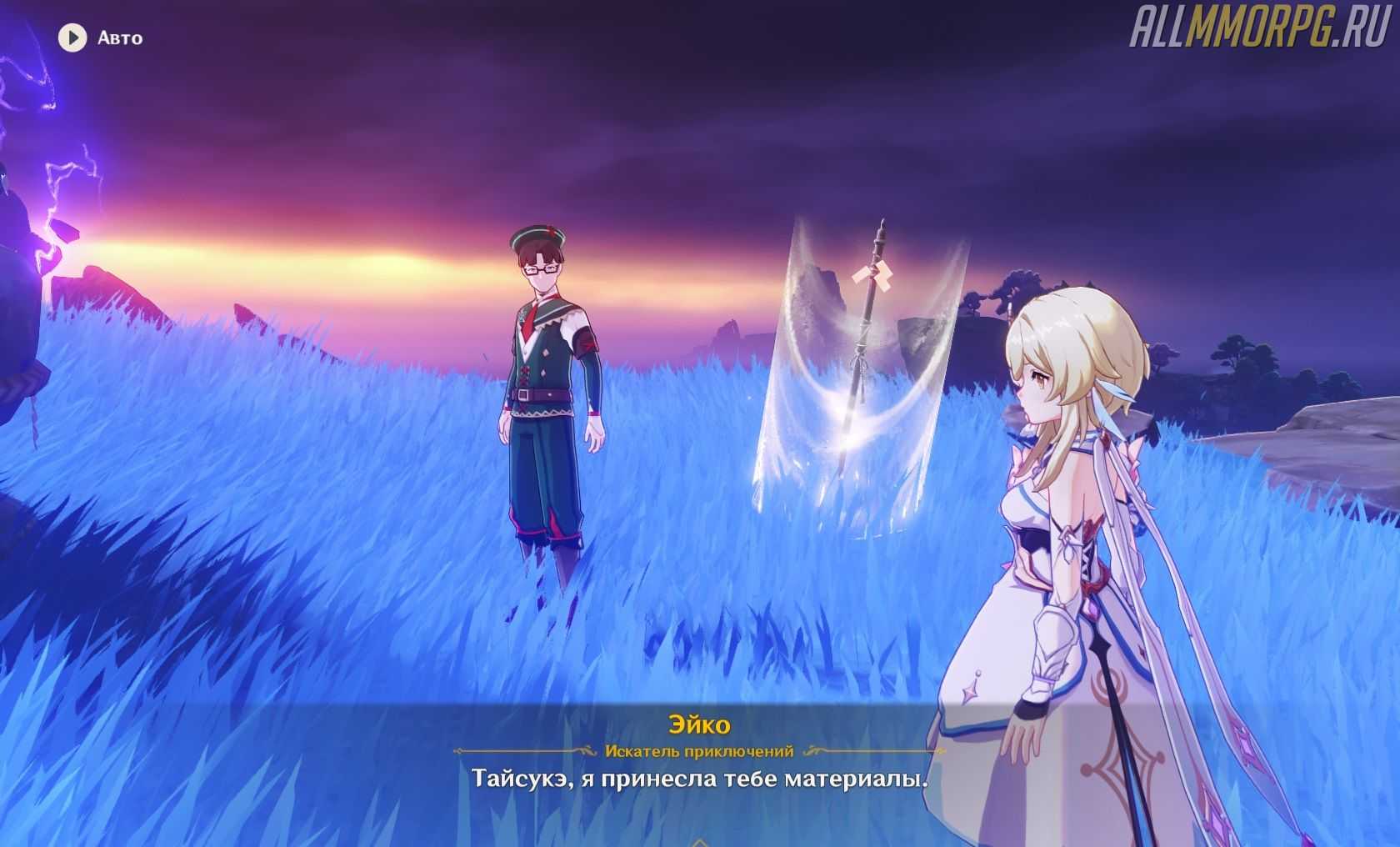Toggle the Авто auto-play dialogue button
This screenshot has height=847, width=1400.
pos(73,38)
